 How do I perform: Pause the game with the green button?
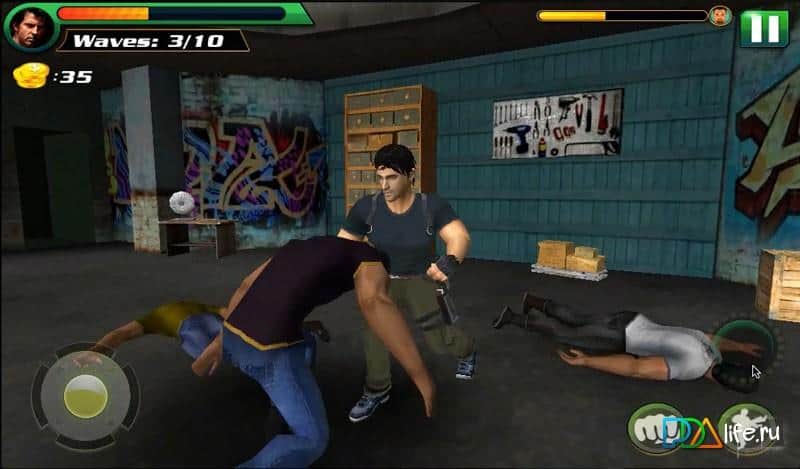(764, 26)
